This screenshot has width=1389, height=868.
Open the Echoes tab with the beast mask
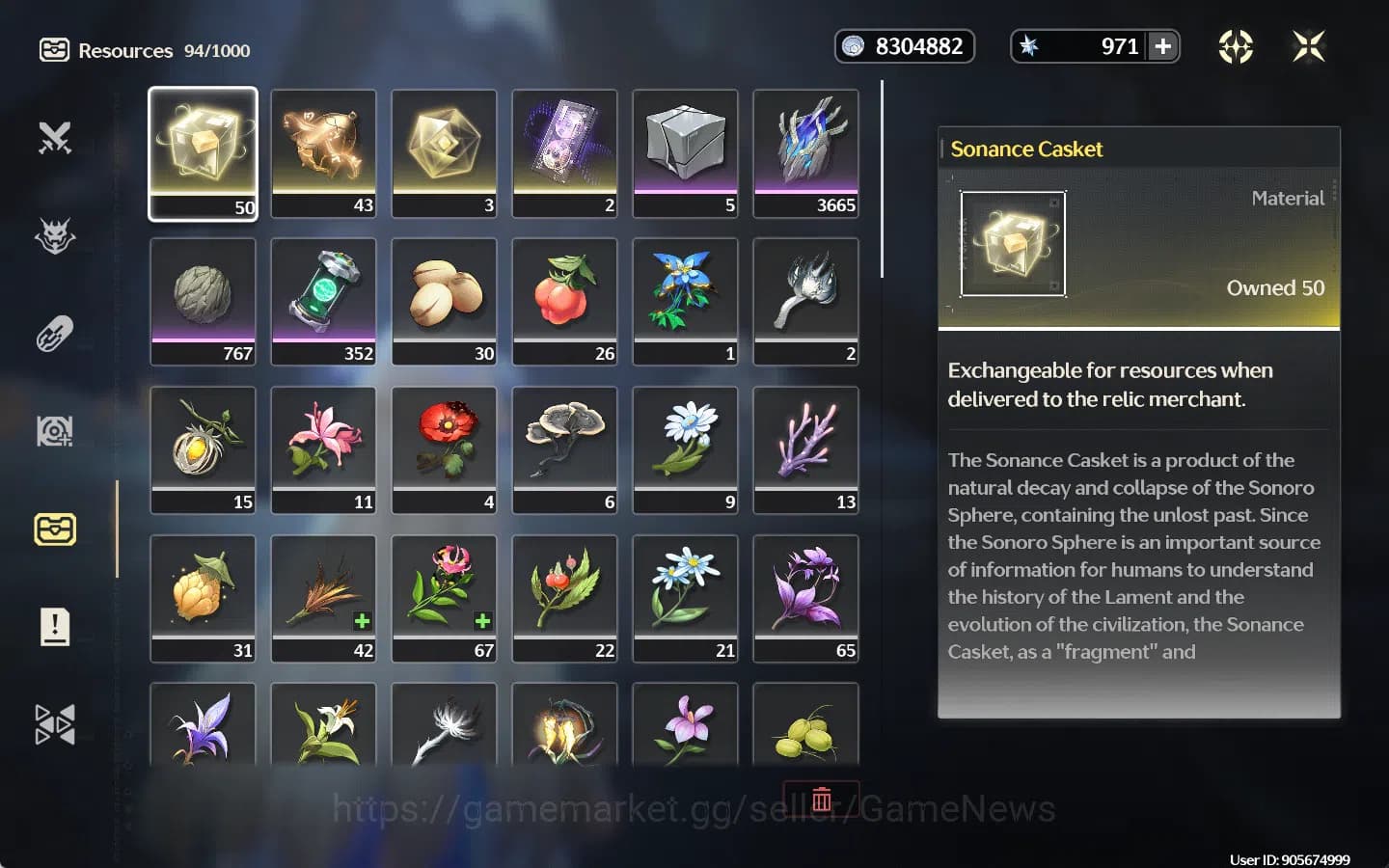(x=55, y=236)
